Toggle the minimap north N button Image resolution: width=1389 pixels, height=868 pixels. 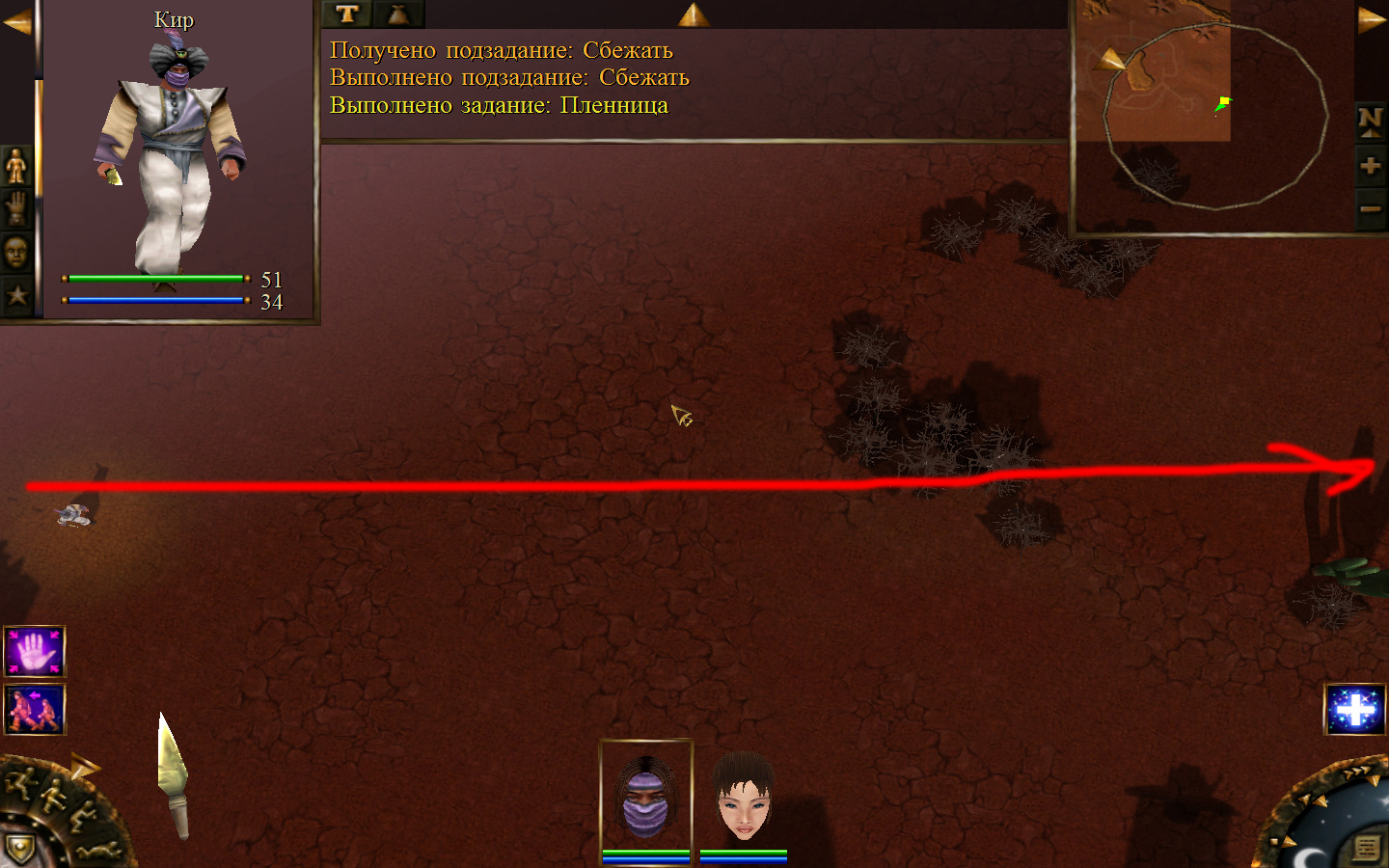point(1370,122)
